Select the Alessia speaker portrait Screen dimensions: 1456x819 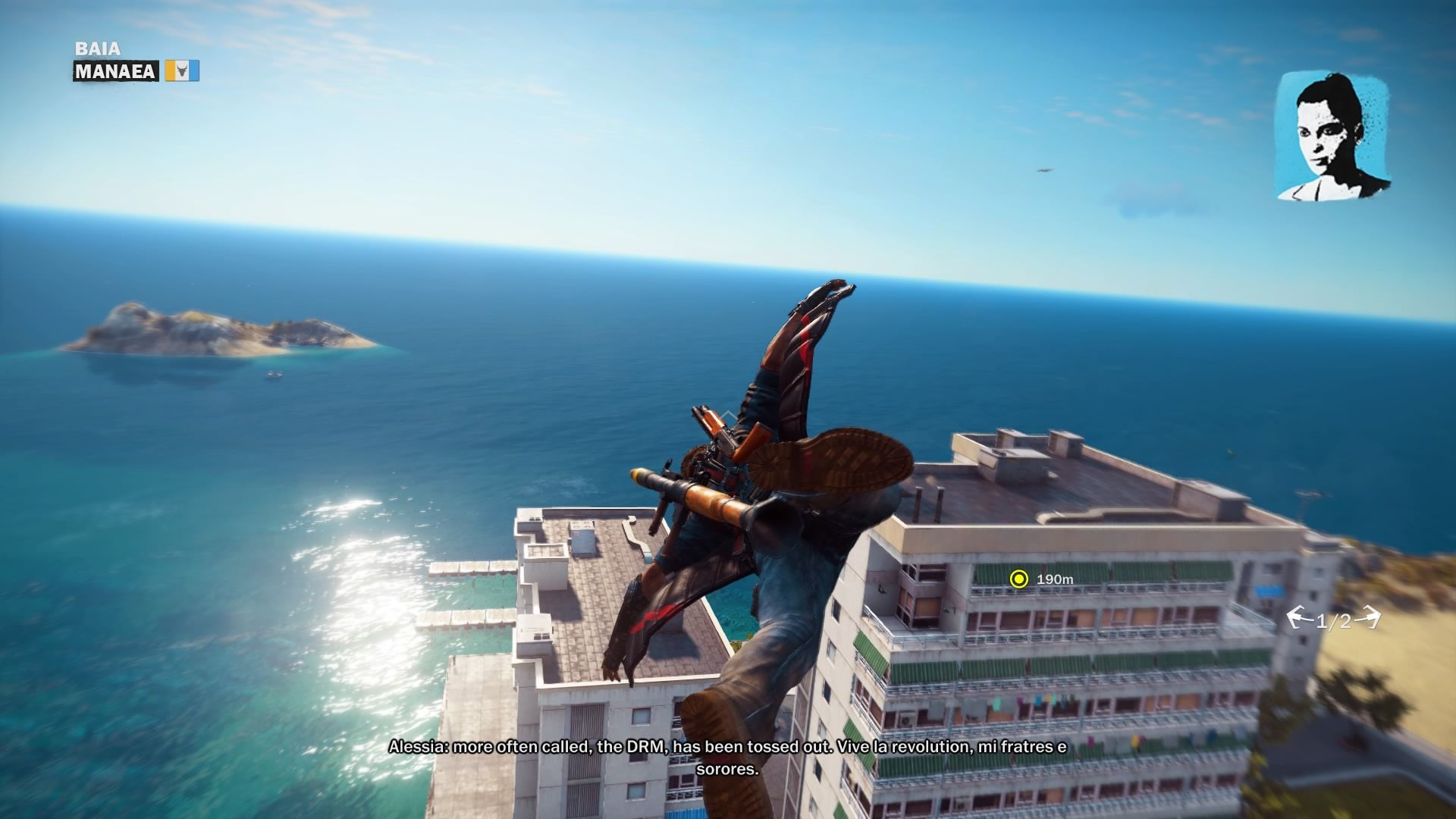(1332, 137)
